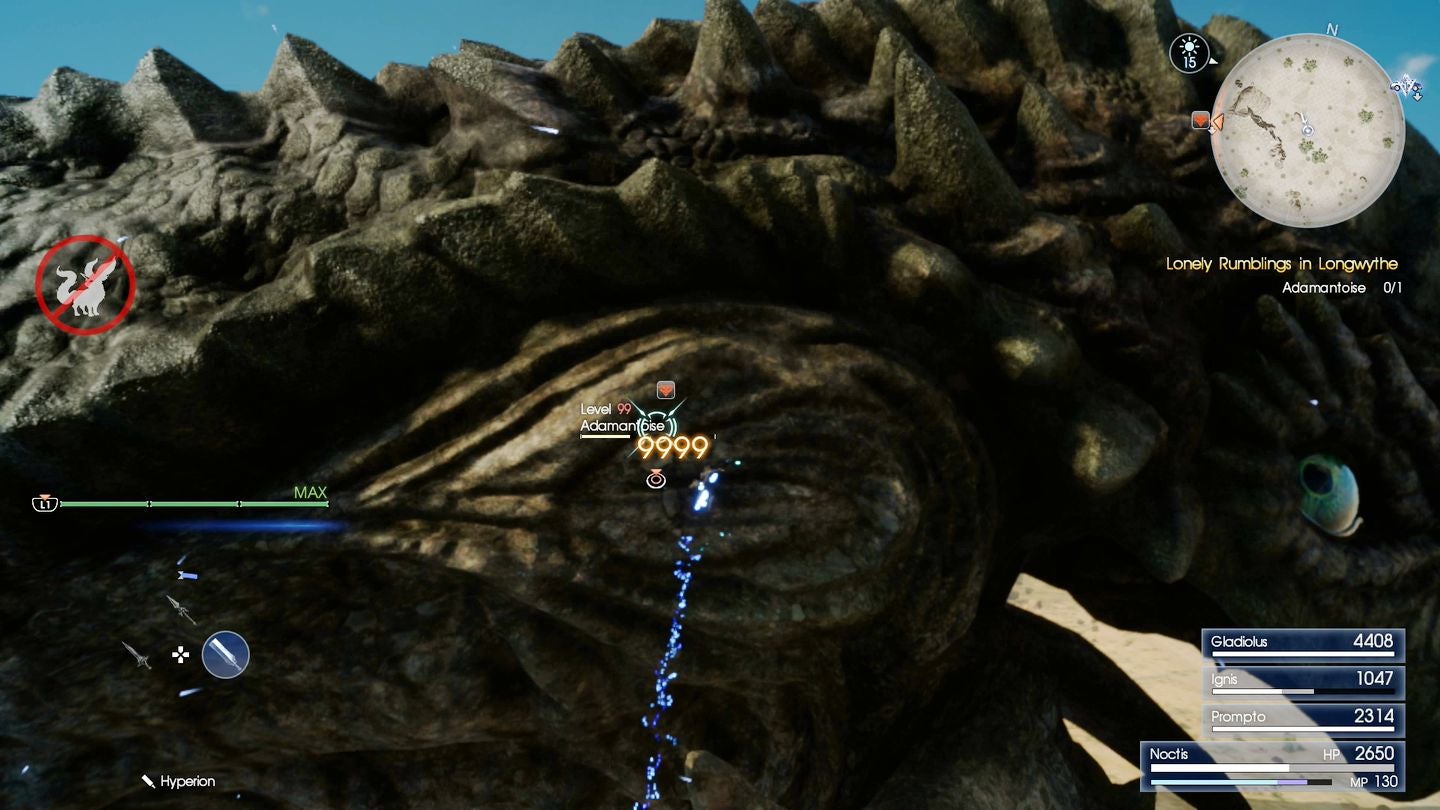
Task: Toggle the orange quest marker on the minimap
Action: pos(1201,119)
